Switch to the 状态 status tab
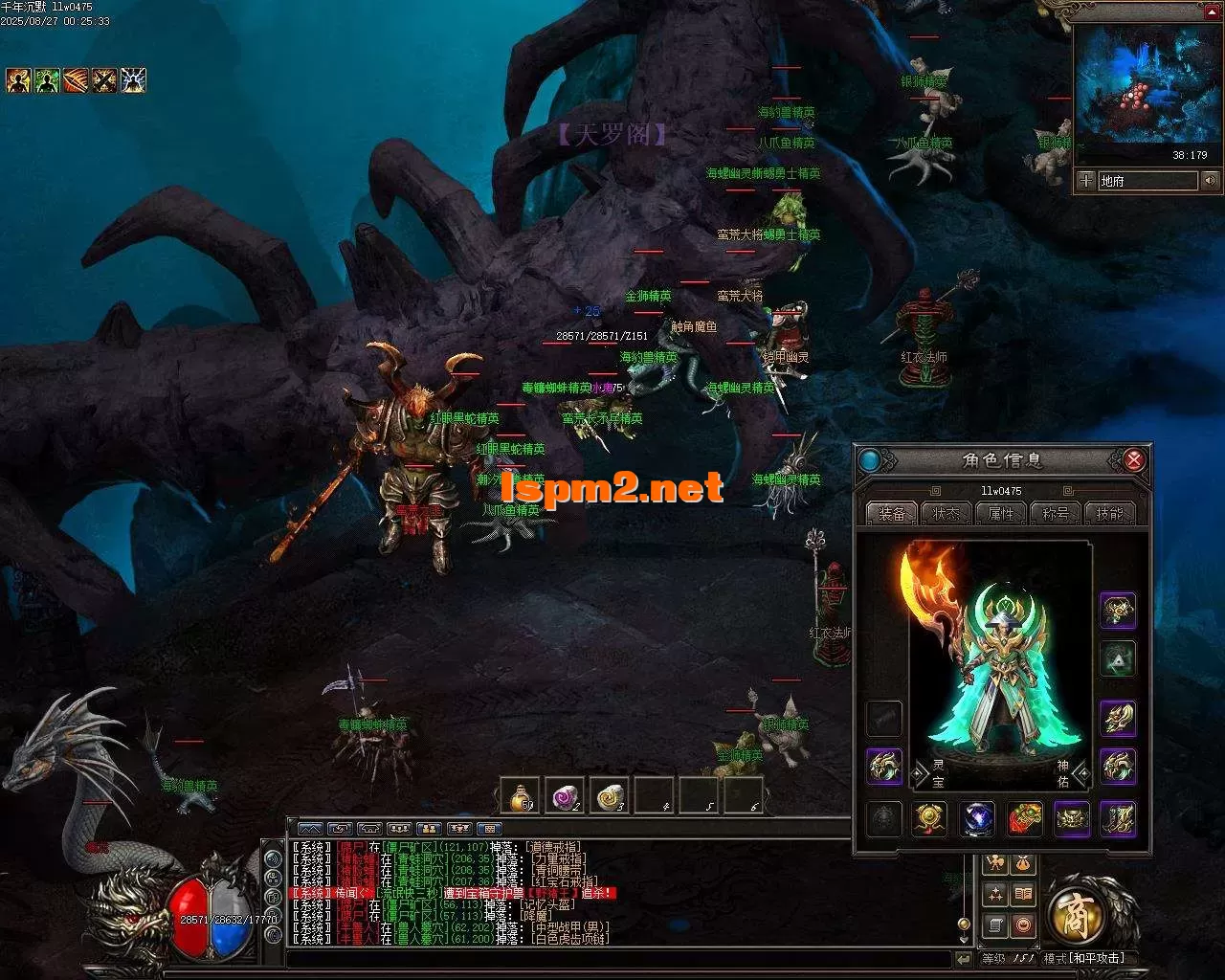 947,514
